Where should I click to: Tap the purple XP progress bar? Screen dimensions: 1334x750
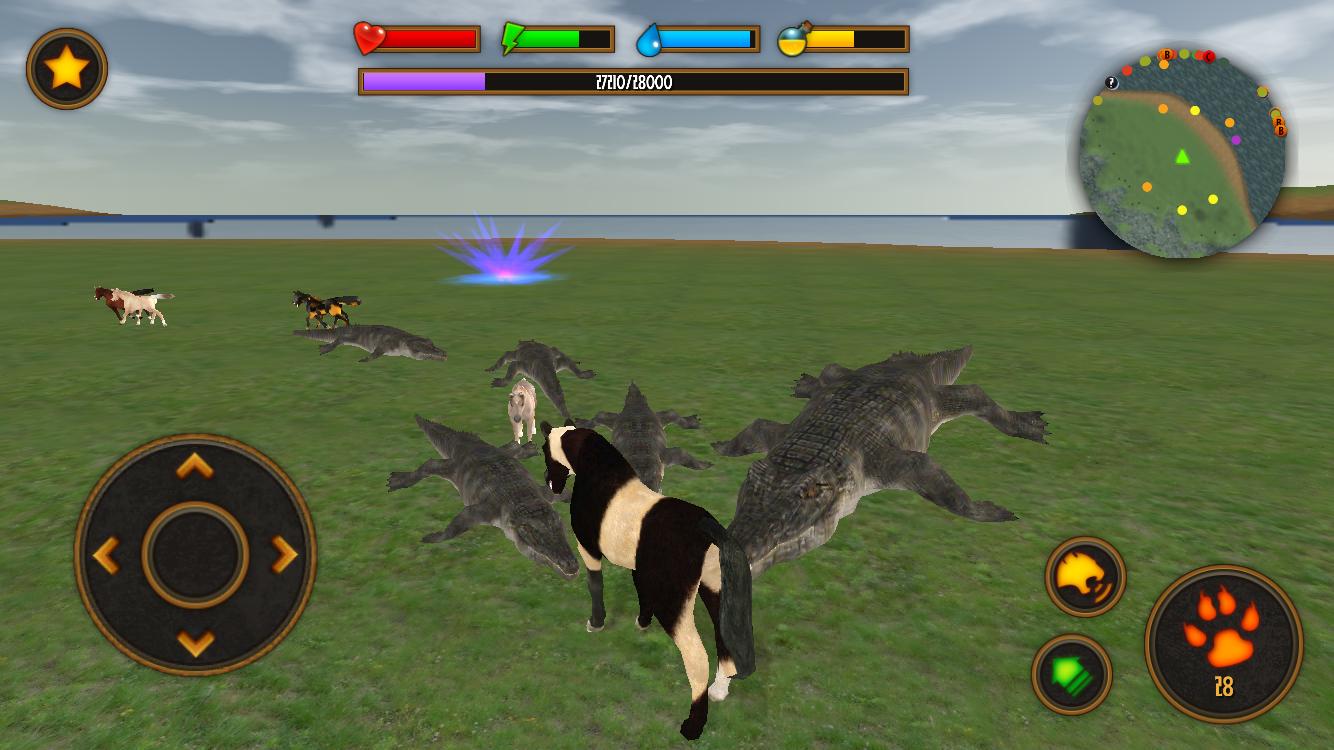click(425, 82)
